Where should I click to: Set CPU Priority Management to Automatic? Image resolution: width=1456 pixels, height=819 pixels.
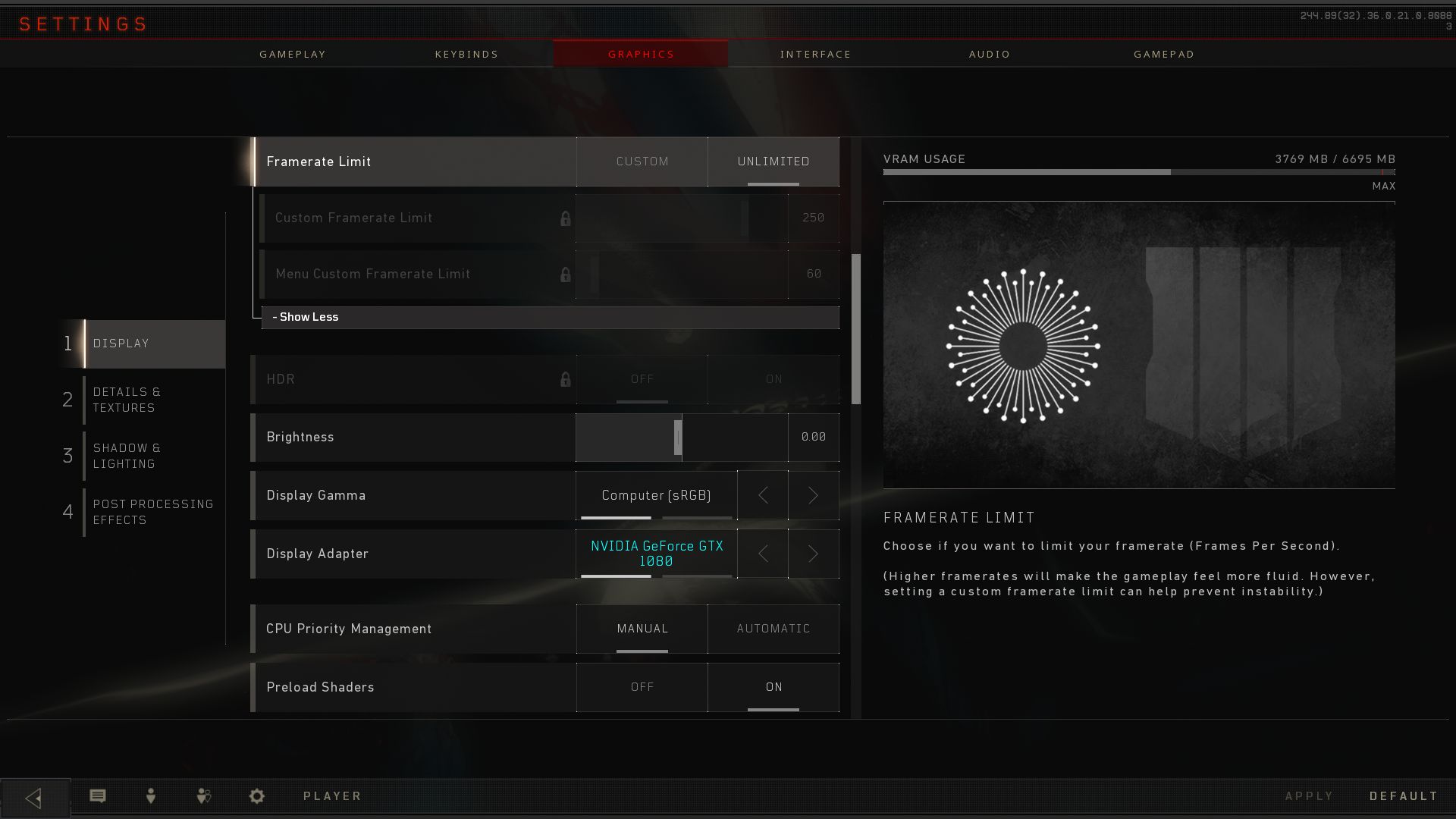point(773,629)
